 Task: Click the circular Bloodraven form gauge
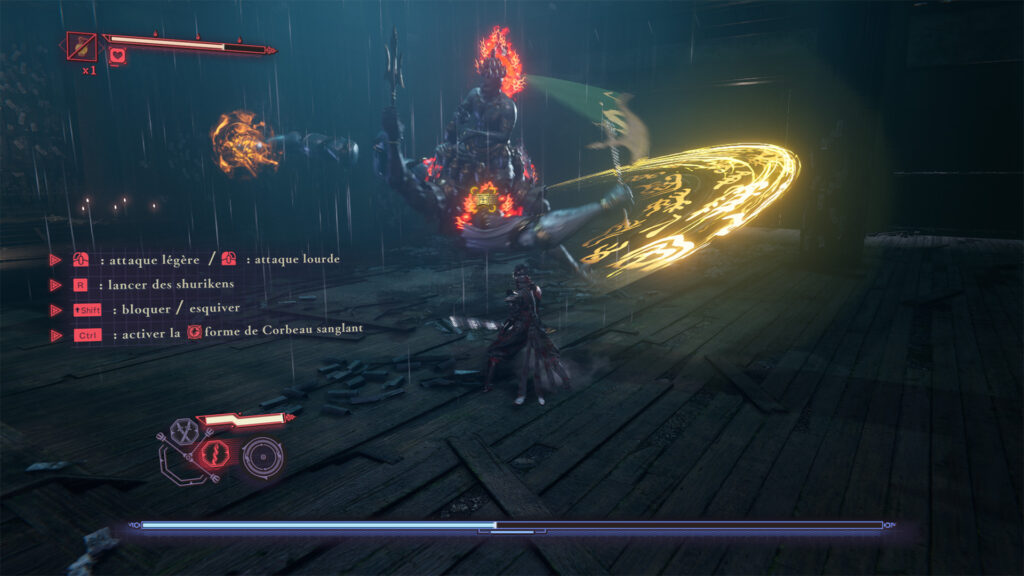[263, 456]
